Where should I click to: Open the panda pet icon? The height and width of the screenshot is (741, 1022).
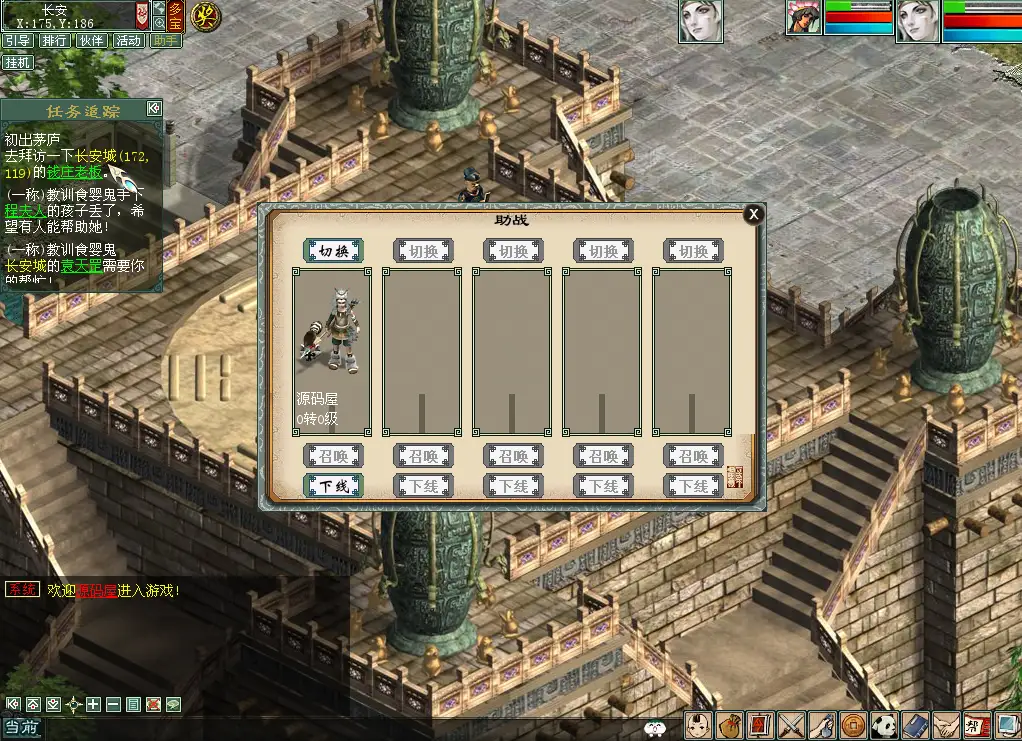(883, 724)
